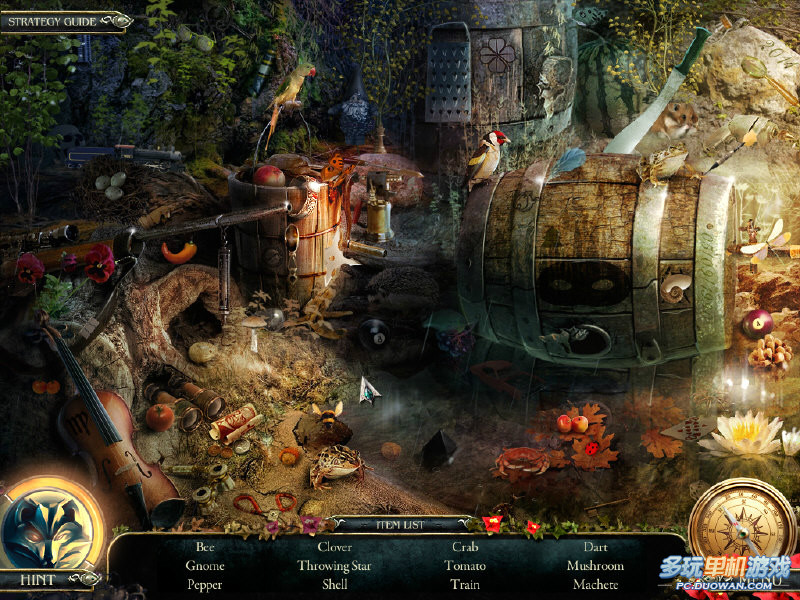Pick Pepper in the item list
This screenshot has height=600, width=800.
(x=205, y=585)
